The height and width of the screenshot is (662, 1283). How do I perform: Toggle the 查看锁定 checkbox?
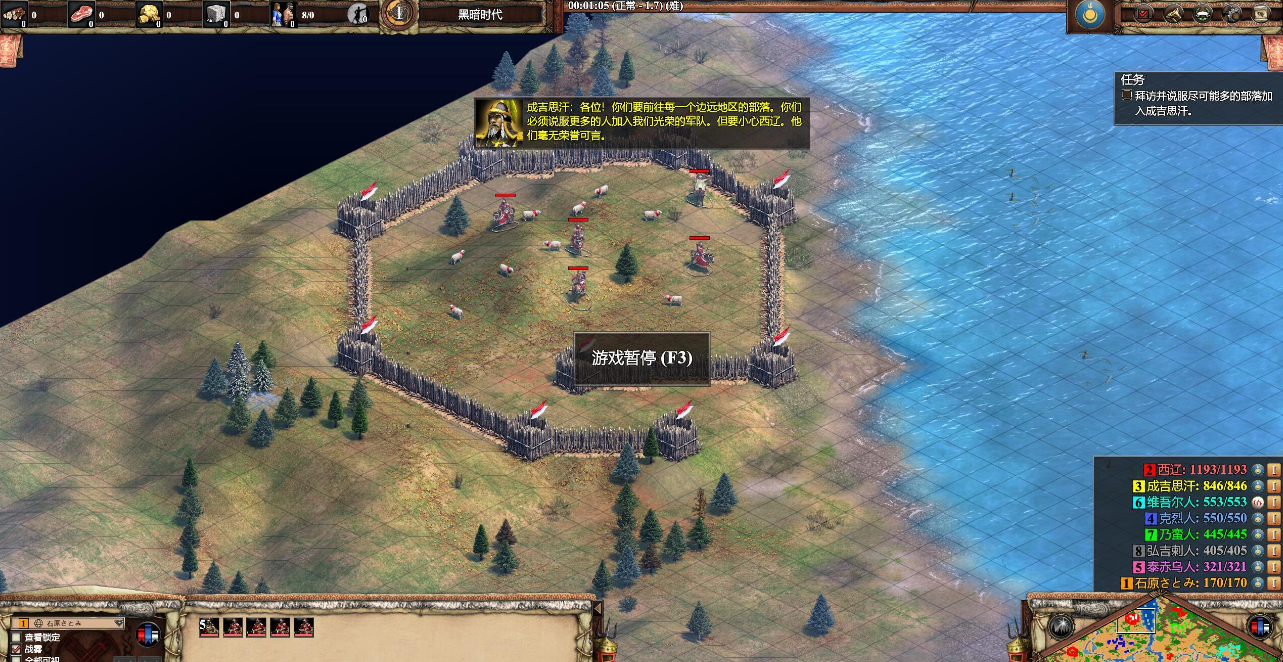(x=16, y=637)
